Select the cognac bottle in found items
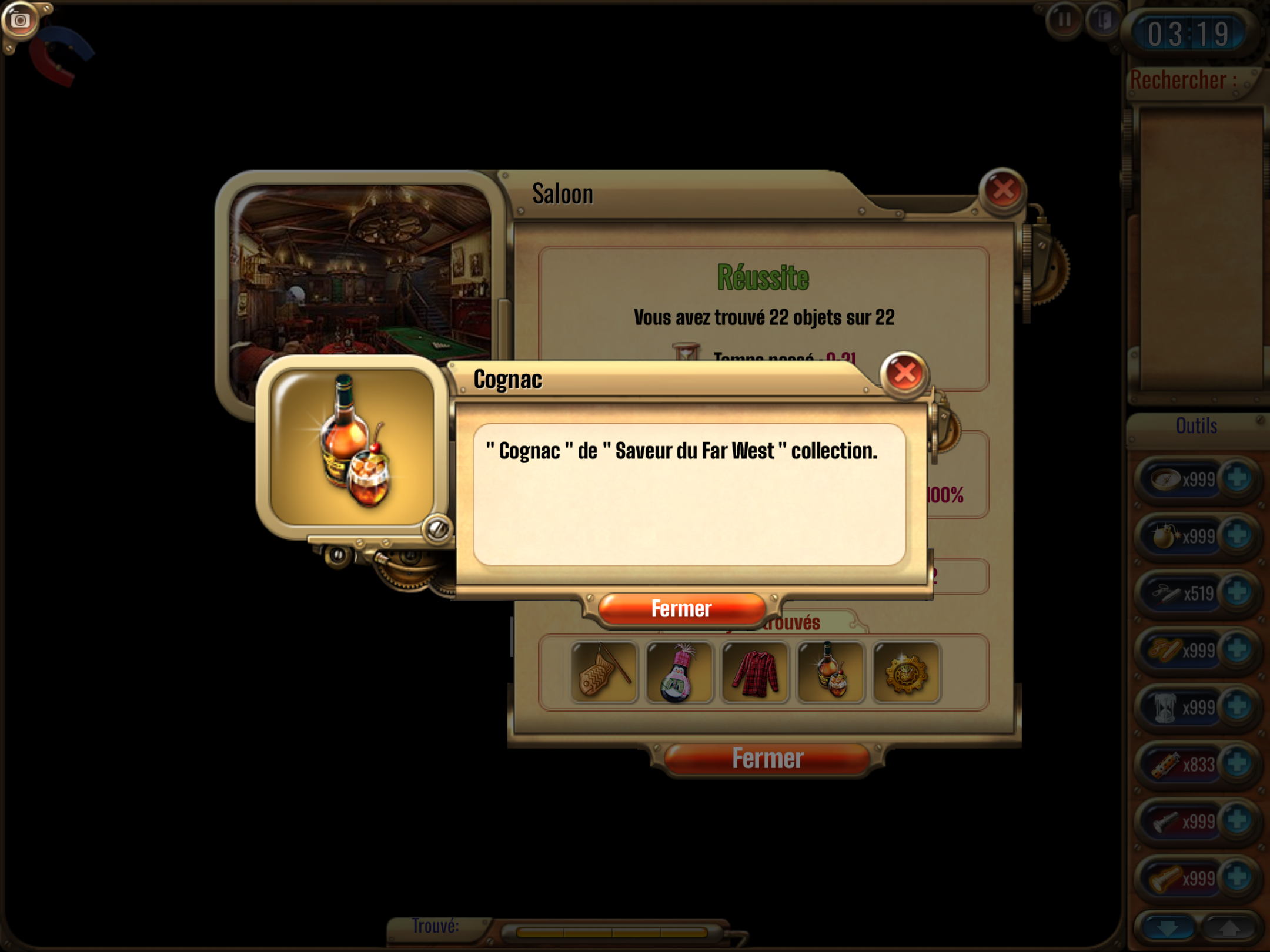Image resolution: width=1270 pixels, height=952 pixels. (830, 672)
